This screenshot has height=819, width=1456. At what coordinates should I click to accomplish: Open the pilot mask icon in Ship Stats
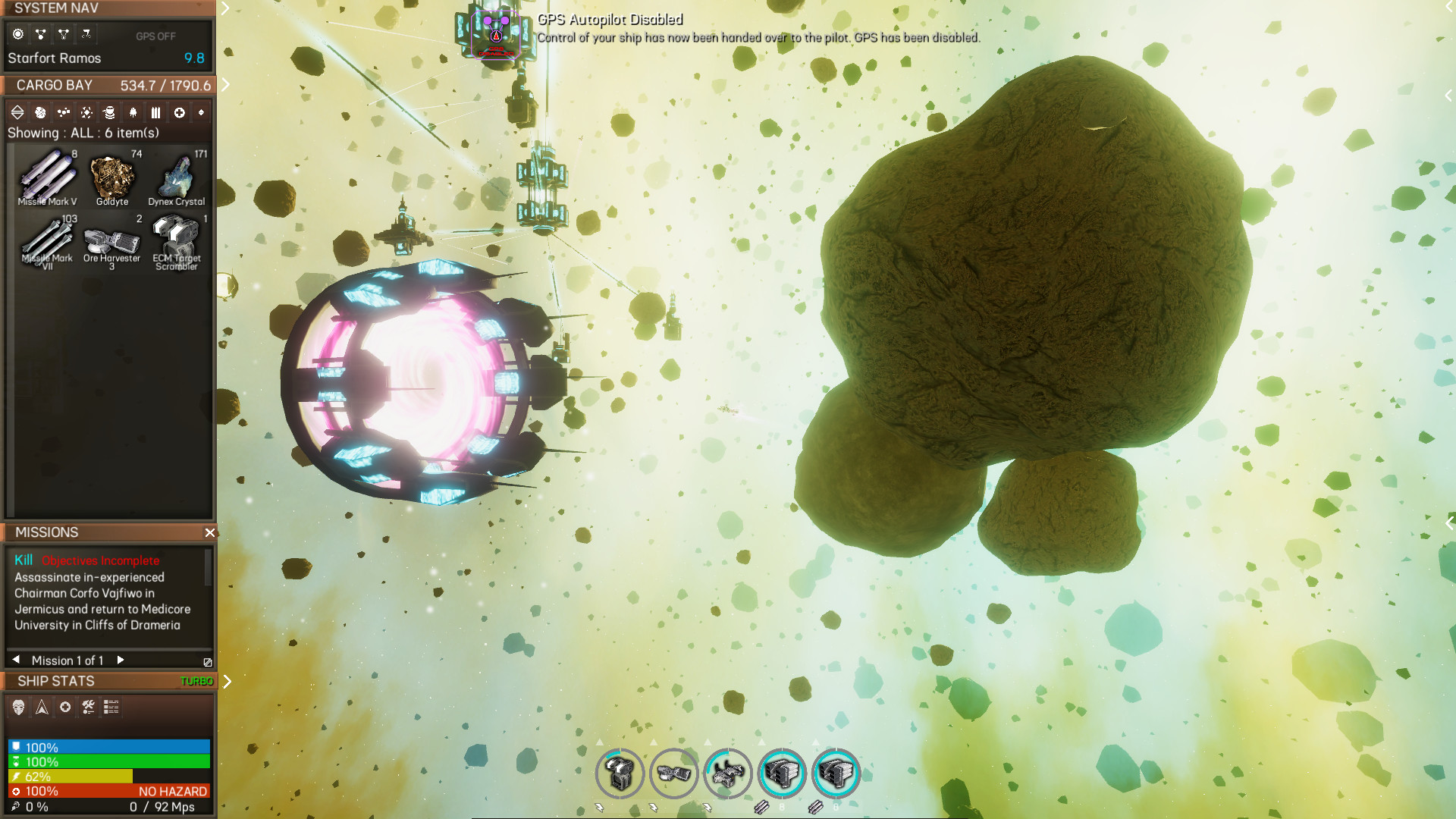pos(17,708)
